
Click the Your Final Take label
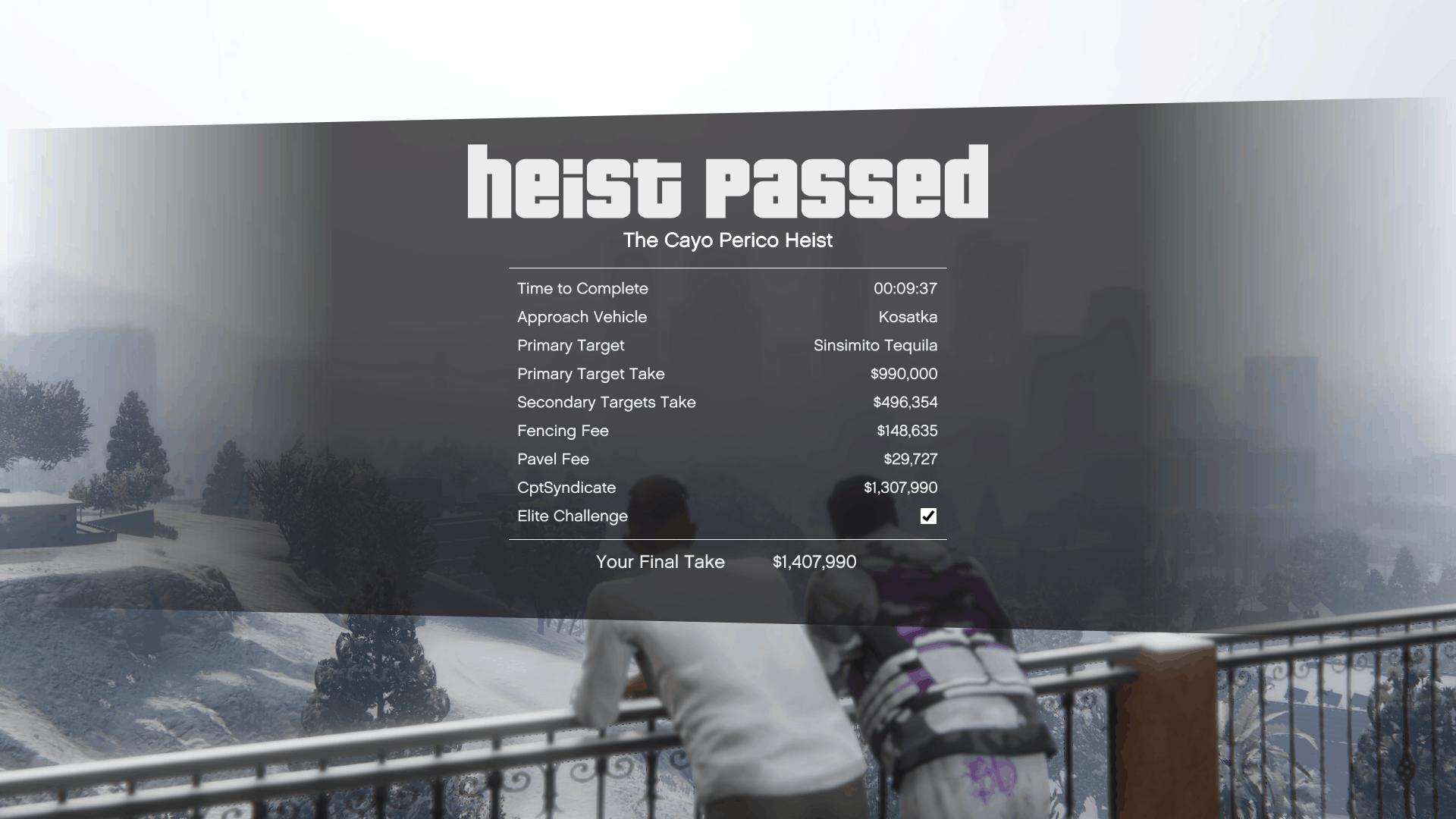(661, 563)
